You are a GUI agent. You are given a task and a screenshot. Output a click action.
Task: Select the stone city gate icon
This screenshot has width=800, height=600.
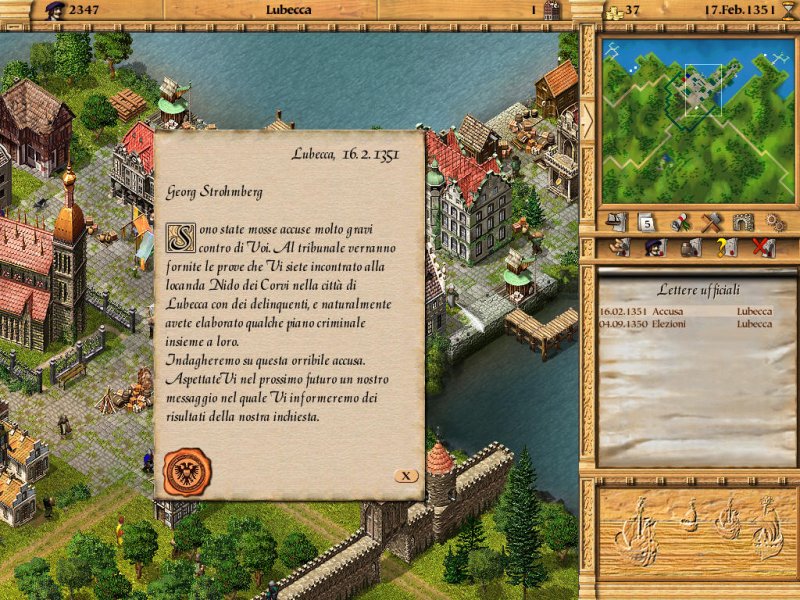(742, 222)
